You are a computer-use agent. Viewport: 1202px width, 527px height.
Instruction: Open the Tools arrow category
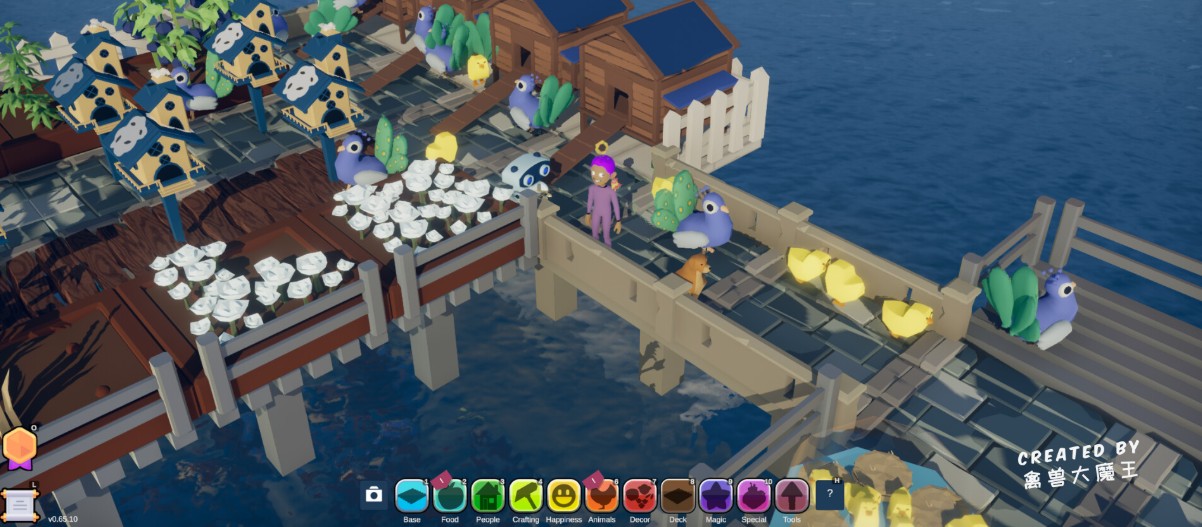(792, 495)
